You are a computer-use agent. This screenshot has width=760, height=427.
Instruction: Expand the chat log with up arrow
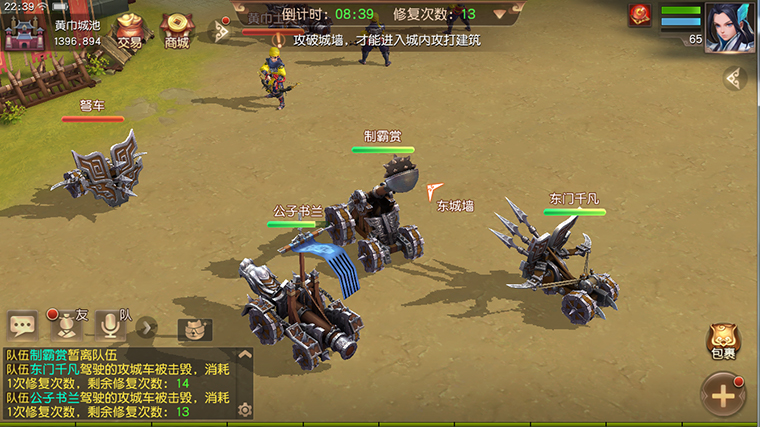pos(244,355)
